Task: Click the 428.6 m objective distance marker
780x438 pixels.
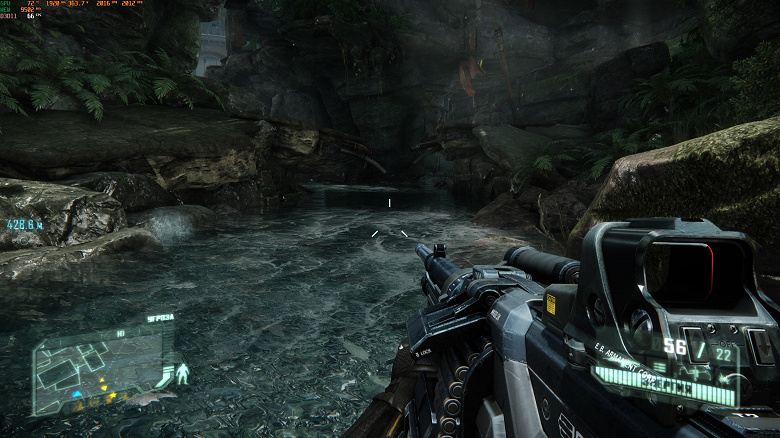Action: [22, 225]
